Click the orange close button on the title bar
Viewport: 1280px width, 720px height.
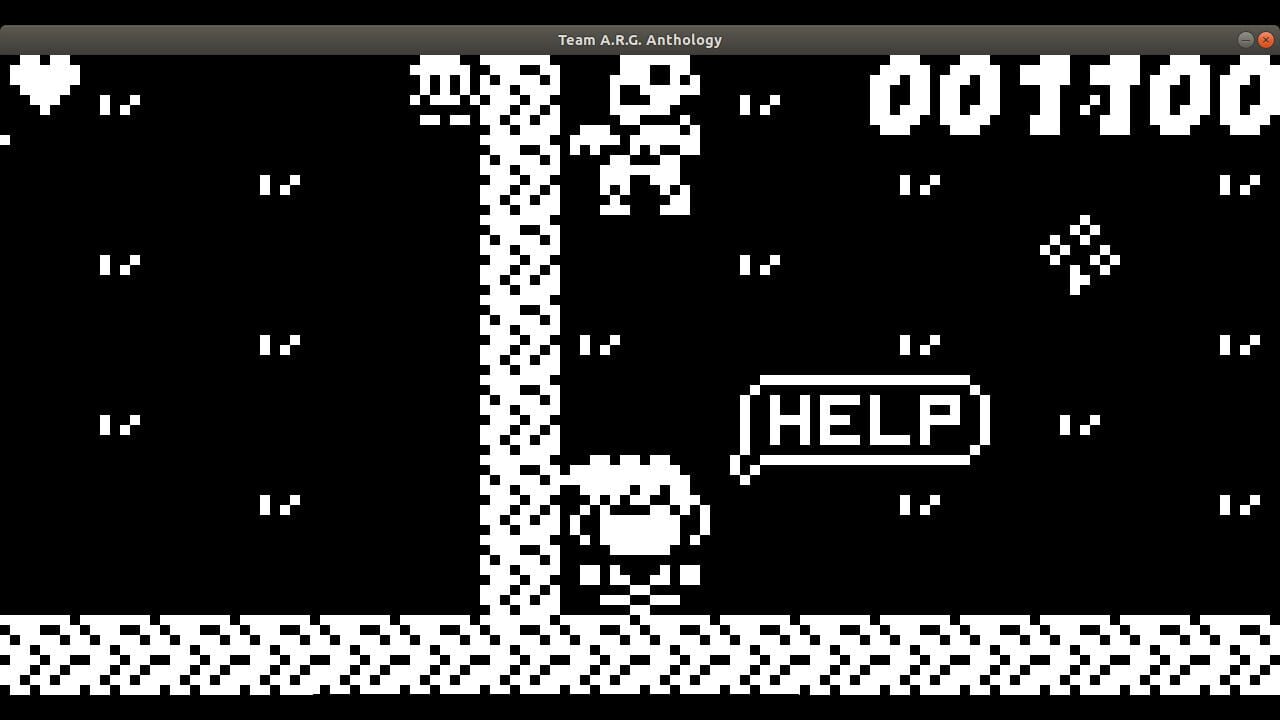(x=1266, y=40)
